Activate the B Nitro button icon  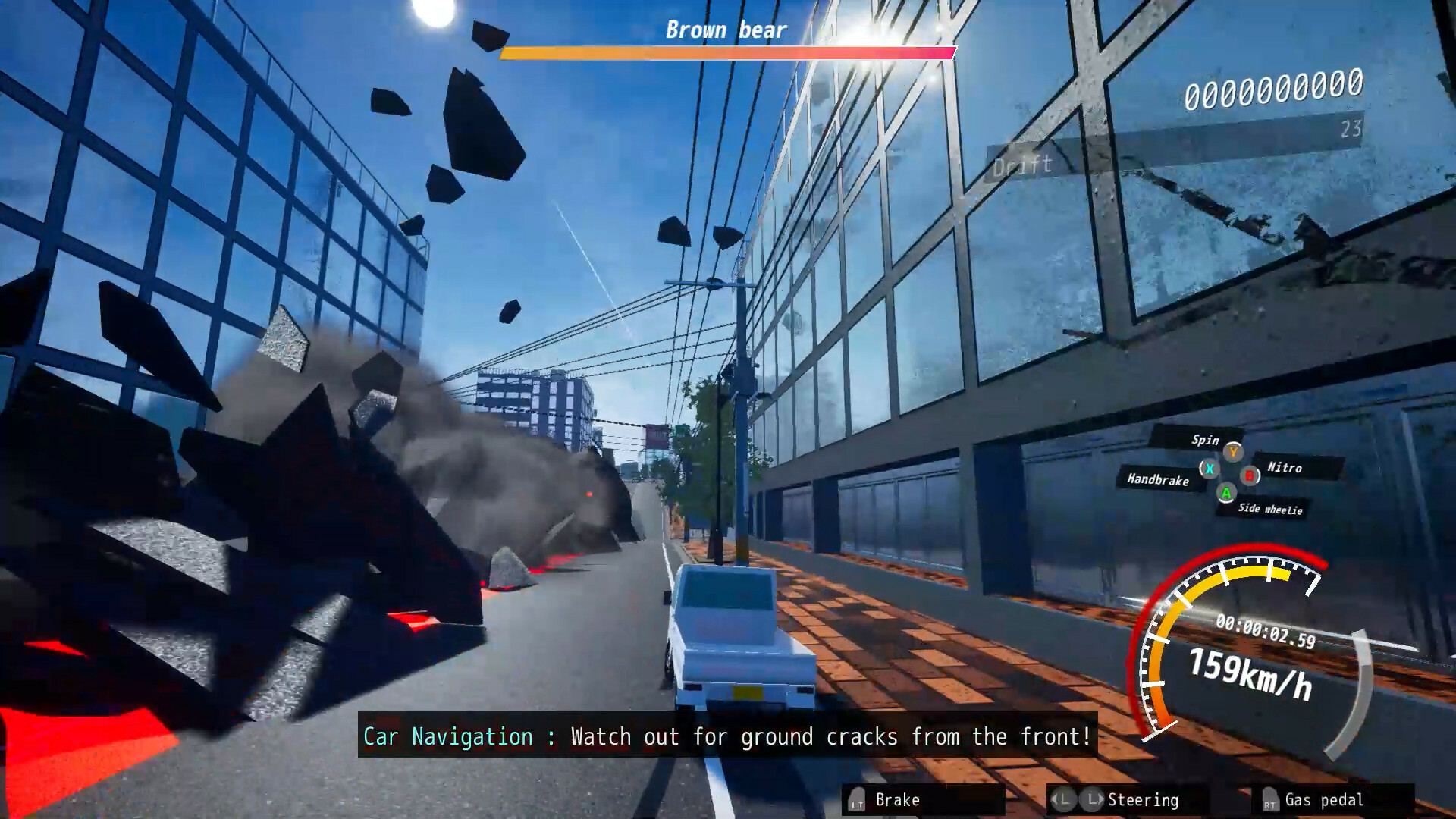1249,475
